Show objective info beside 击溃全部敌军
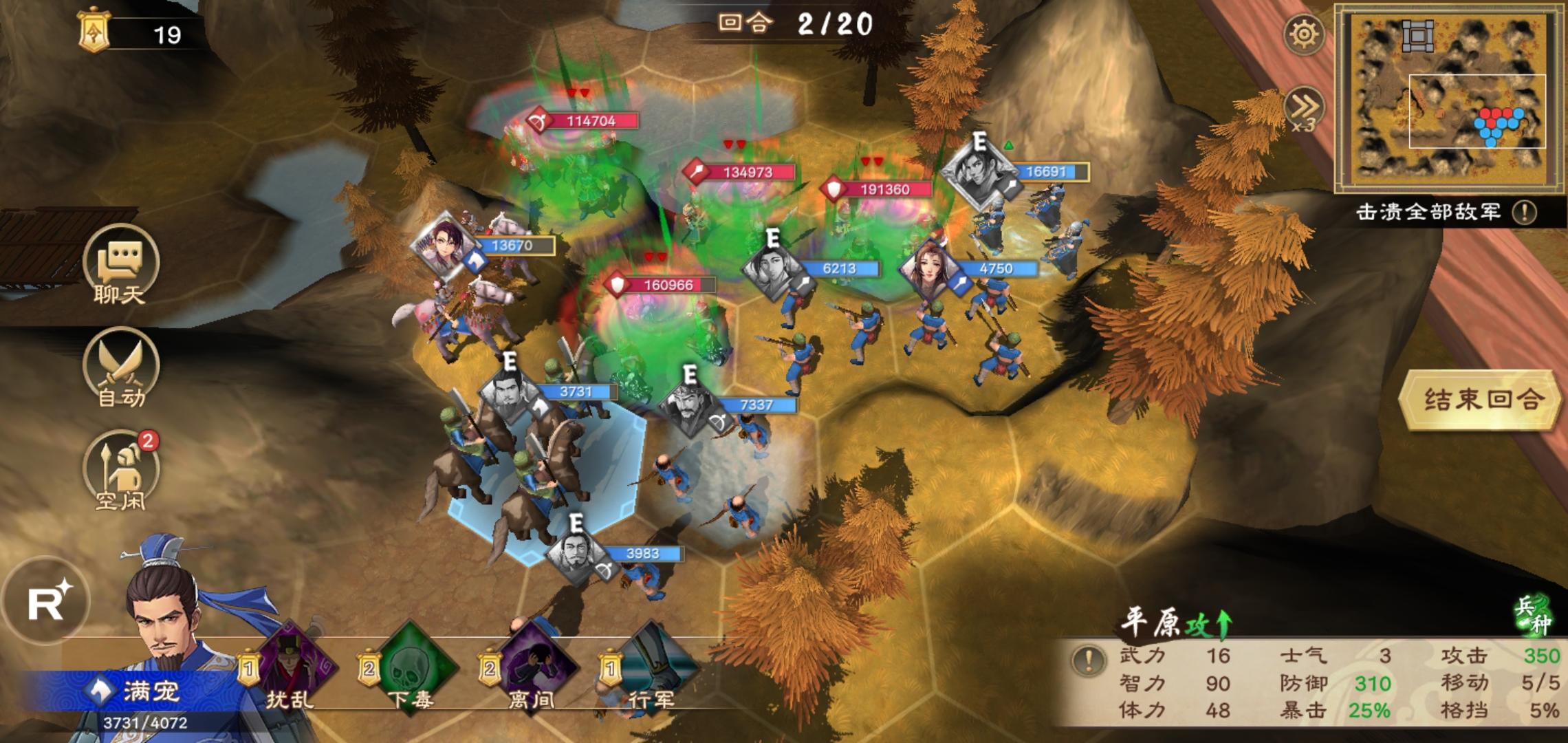The height and width of the screenshot is (743, 1568). (x=1525, y=213)
